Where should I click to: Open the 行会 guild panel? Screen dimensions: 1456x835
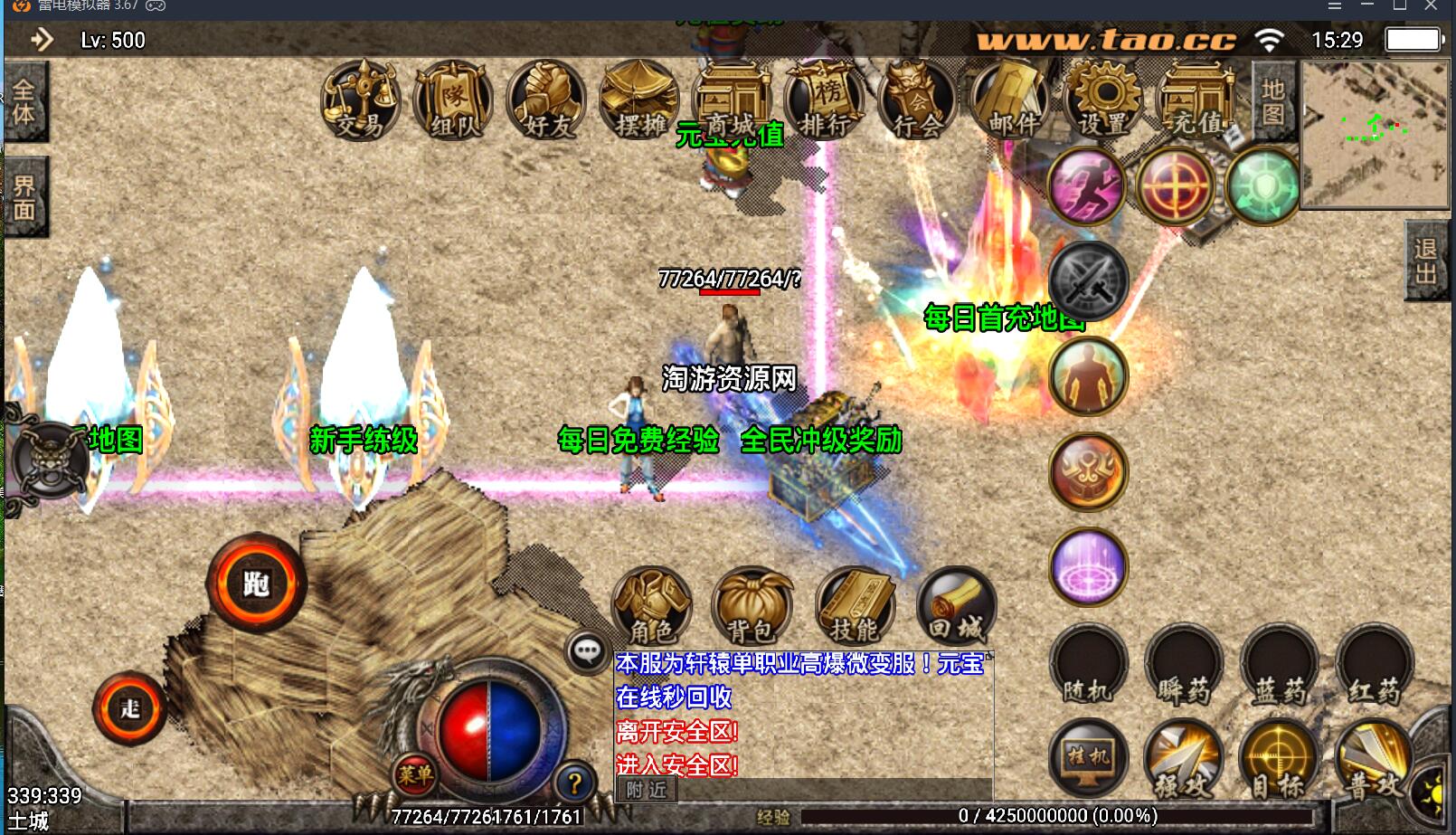tap(918, 100)
